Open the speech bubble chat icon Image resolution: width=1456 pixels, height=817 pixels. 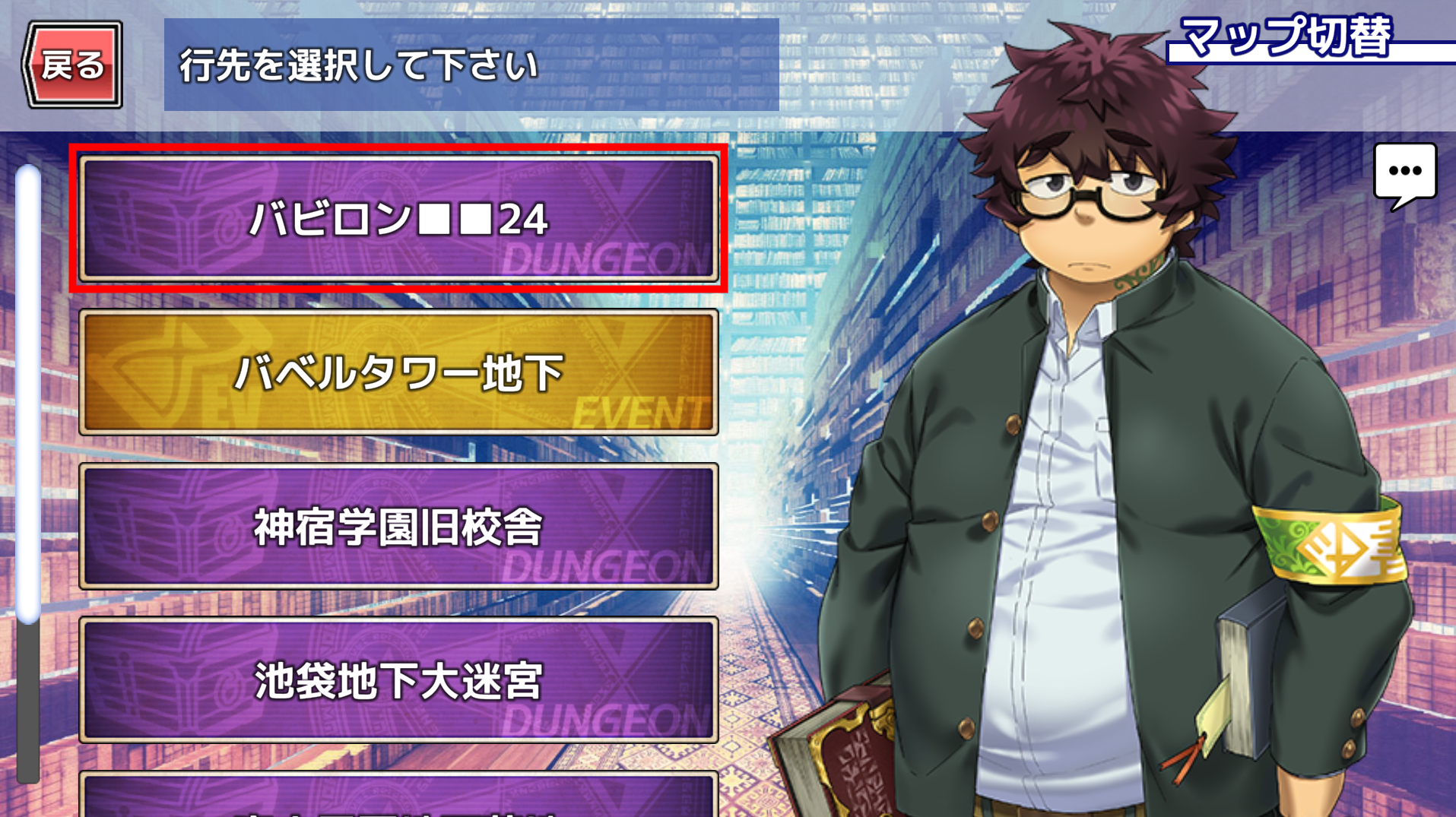1404,173
